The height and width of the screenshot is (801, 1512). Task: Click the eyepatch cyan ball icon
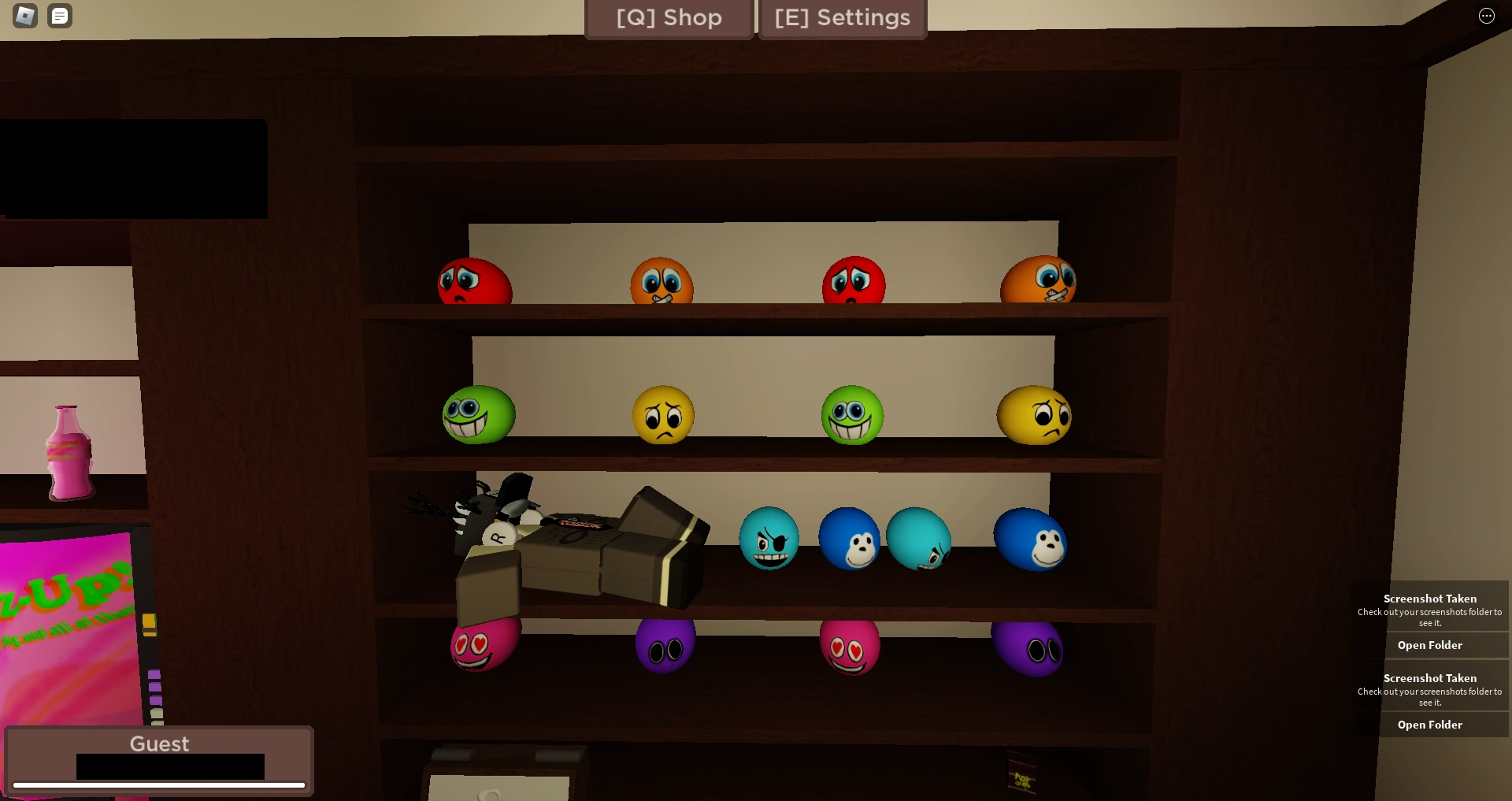point(770,539)
